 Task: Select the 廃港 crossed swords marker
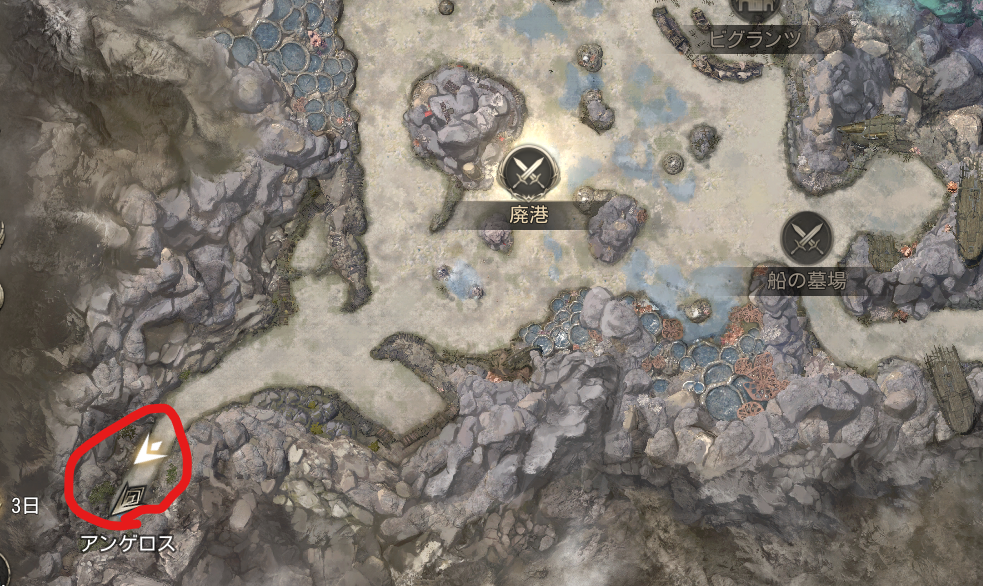[x=526, y=171]
